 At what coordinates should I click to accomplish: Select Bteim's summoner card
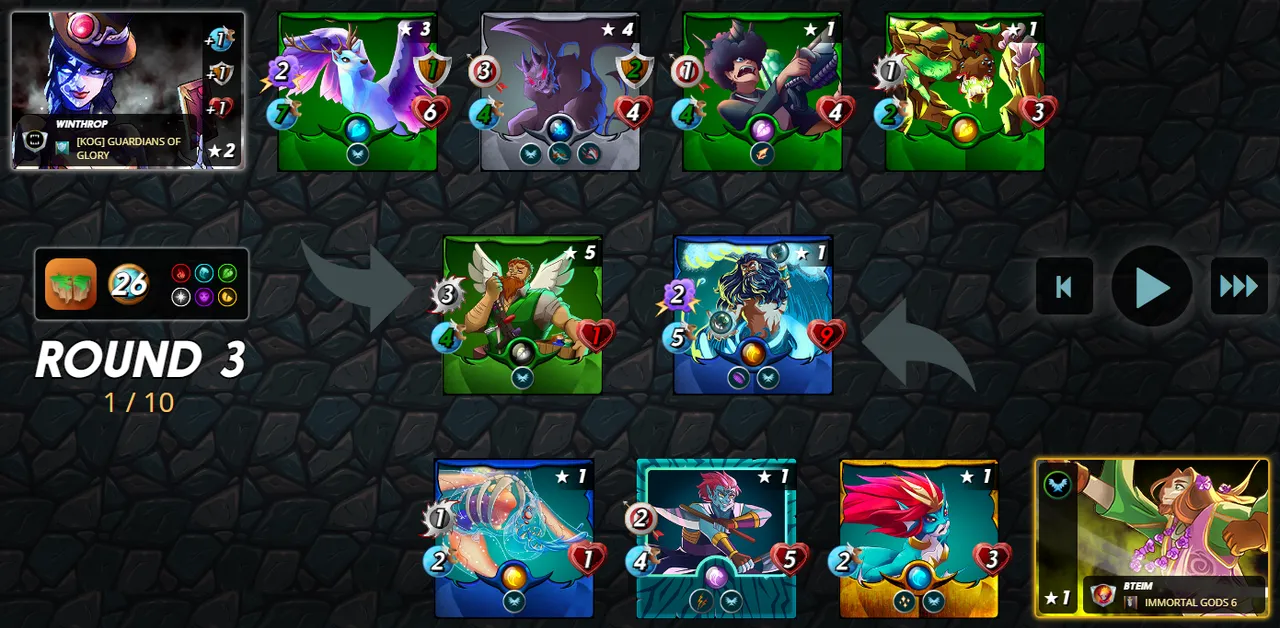(x=1152, y=537)
